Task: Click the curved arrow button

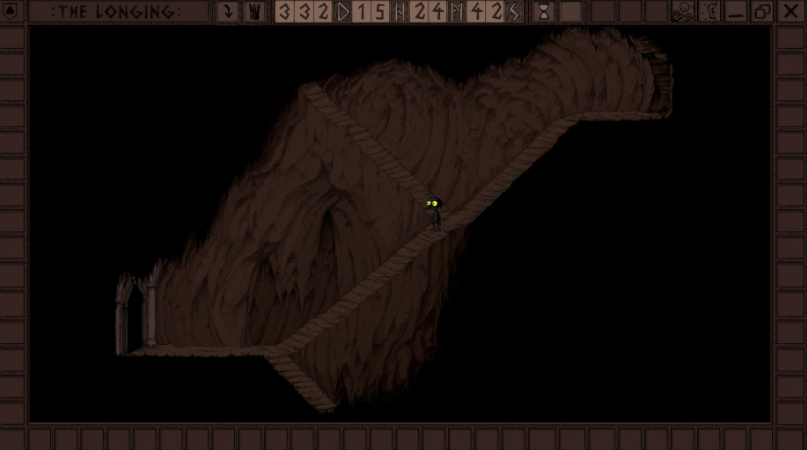Action: (228, 12)
